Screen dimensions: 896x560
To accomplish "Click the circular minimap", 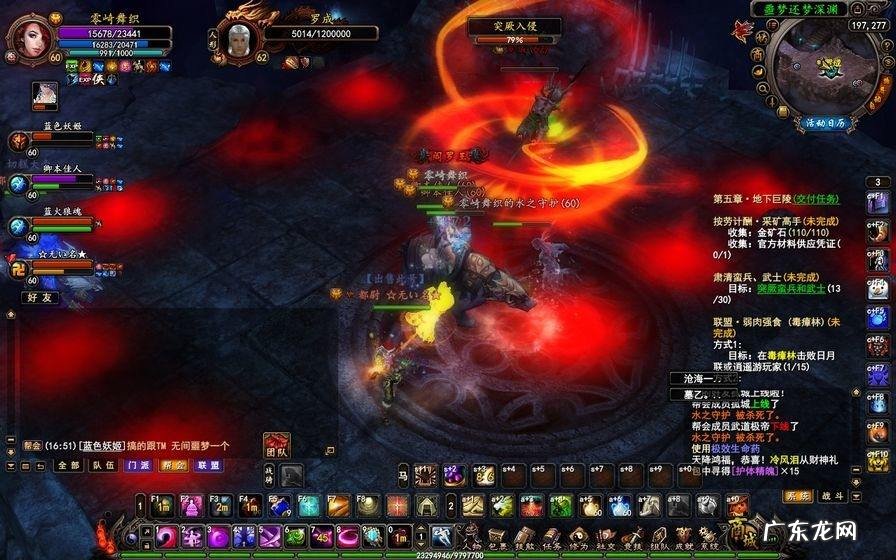I will coord(826,68).
